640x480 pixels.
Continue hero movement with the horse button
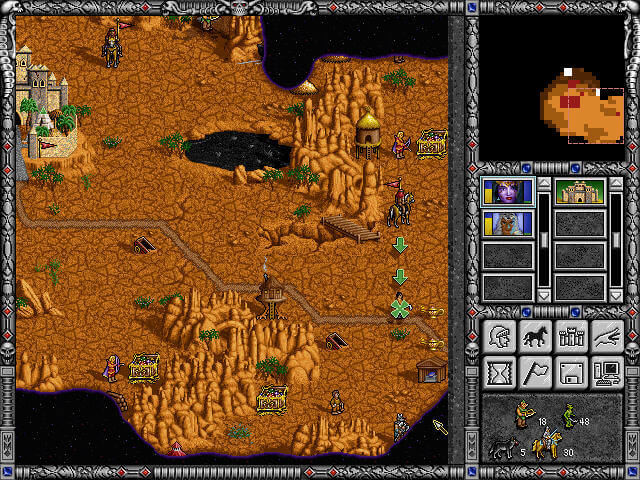534,337
